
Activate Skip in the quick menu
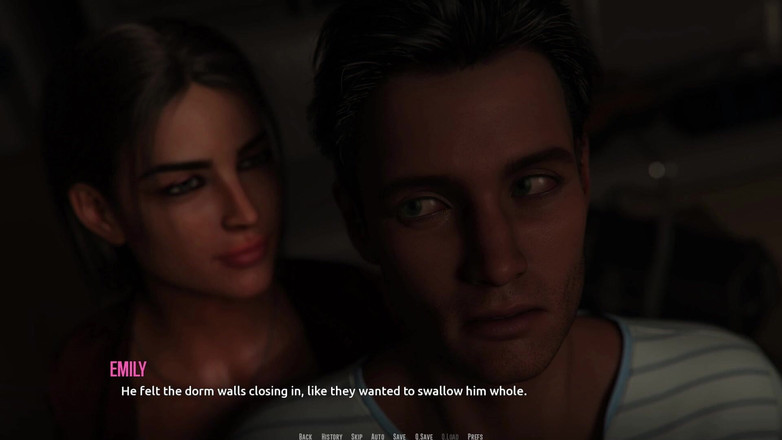pyautogui.click(x=357, y=436)
